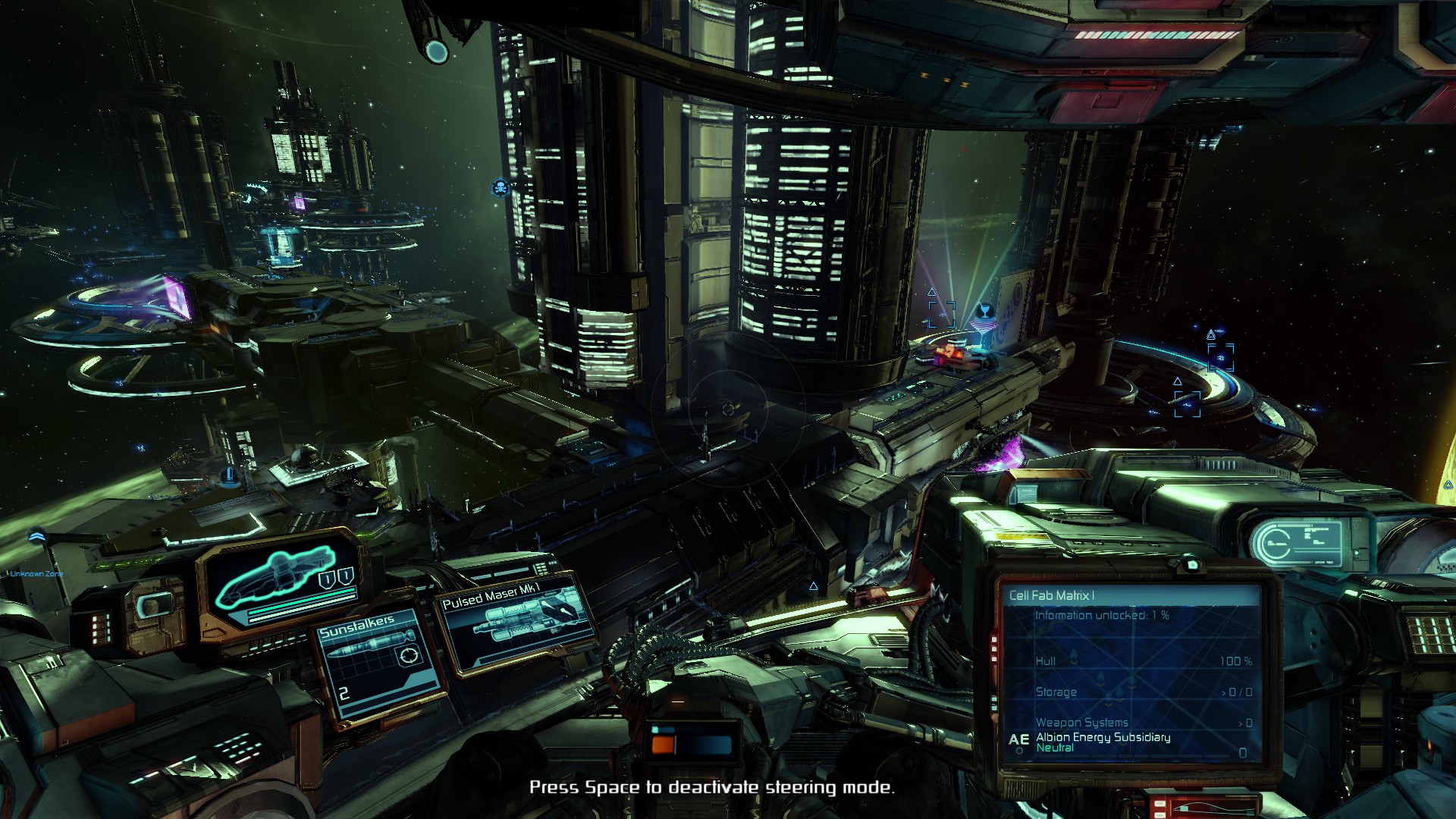Screen dimensions: 1456x819
Task: Click the skull-and-crossbones marker icon
Action: (500, 187)
